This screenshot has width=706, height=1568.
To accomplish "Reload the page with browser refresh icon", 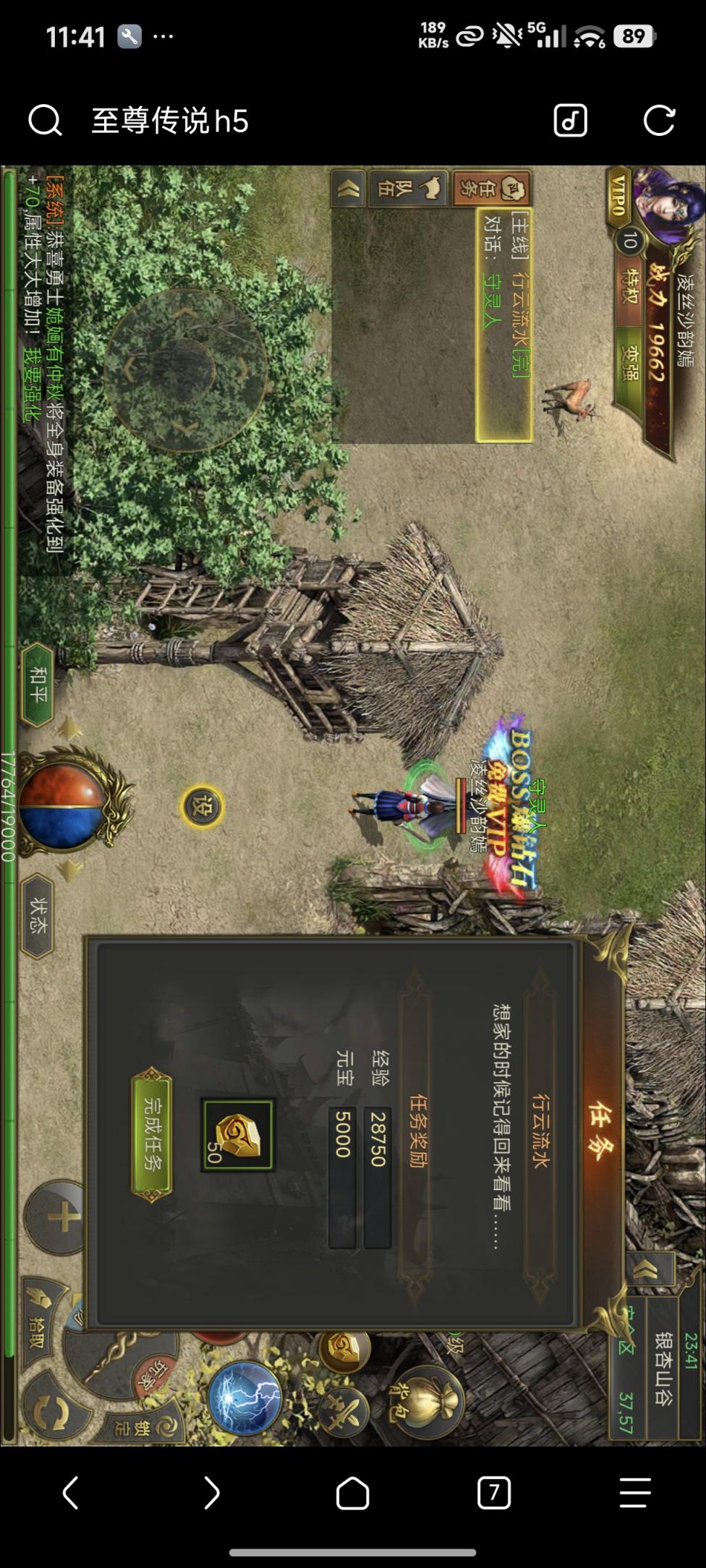I will (658, 120).
